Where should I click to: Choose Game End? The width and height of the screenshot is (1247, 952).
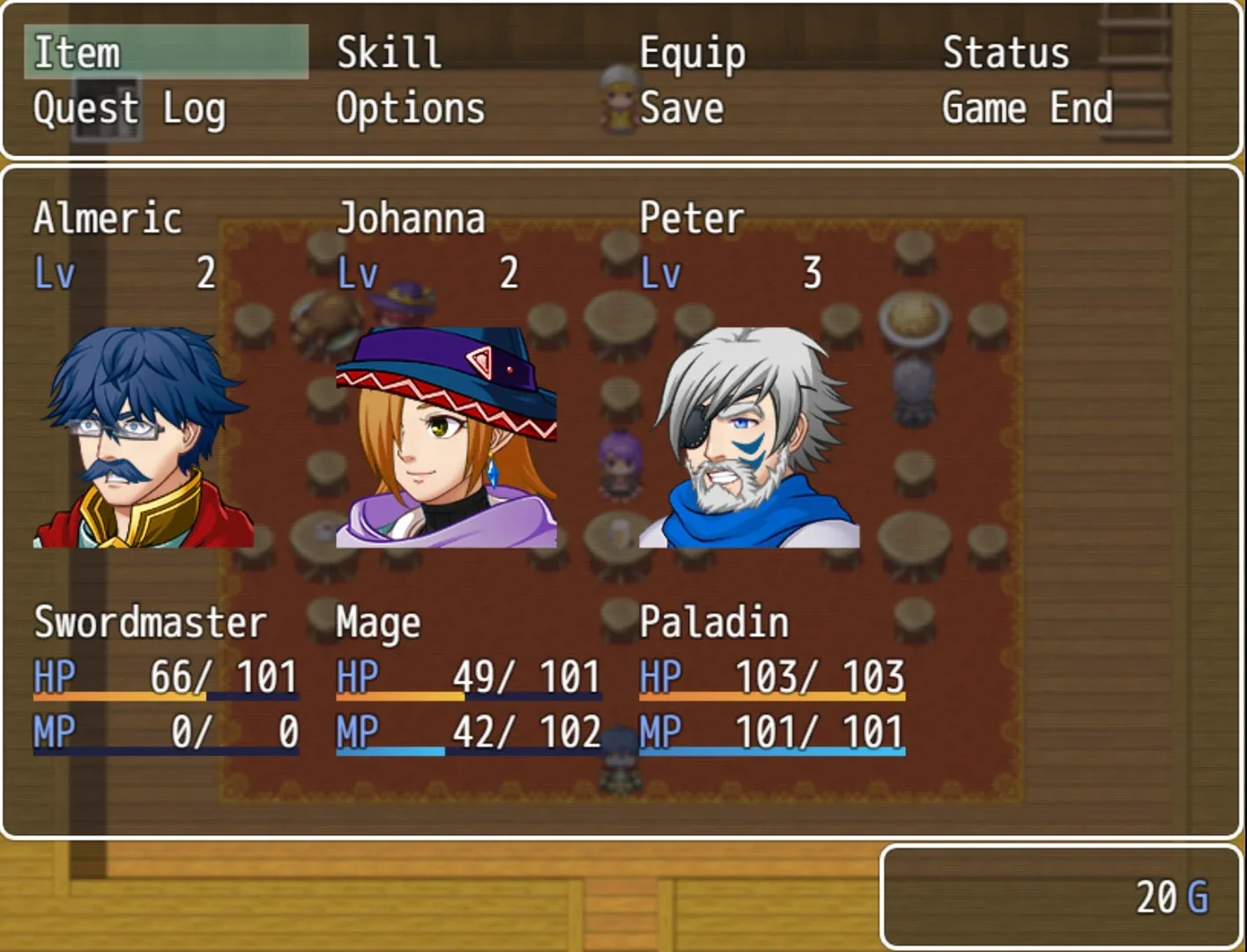point(1028,109)
